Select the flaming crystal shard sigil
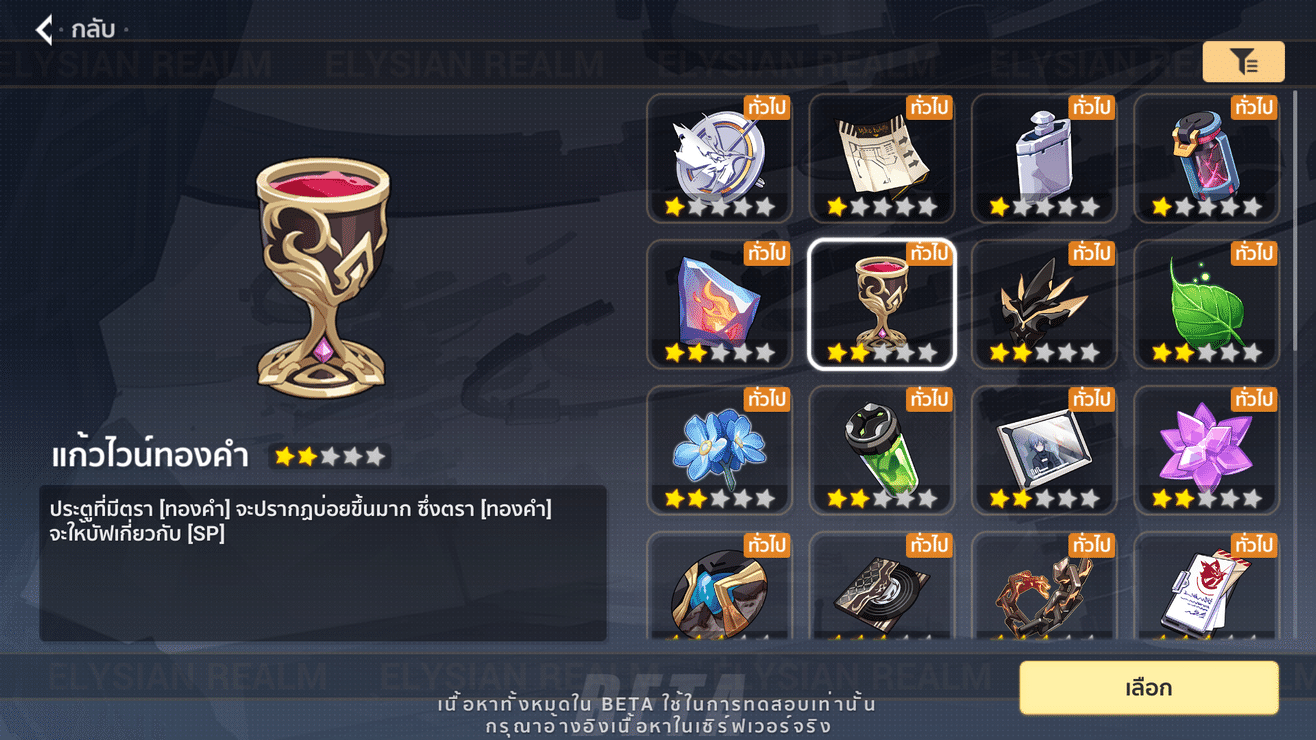This screenshot has height=740, width=1316. tap(720, 303)
